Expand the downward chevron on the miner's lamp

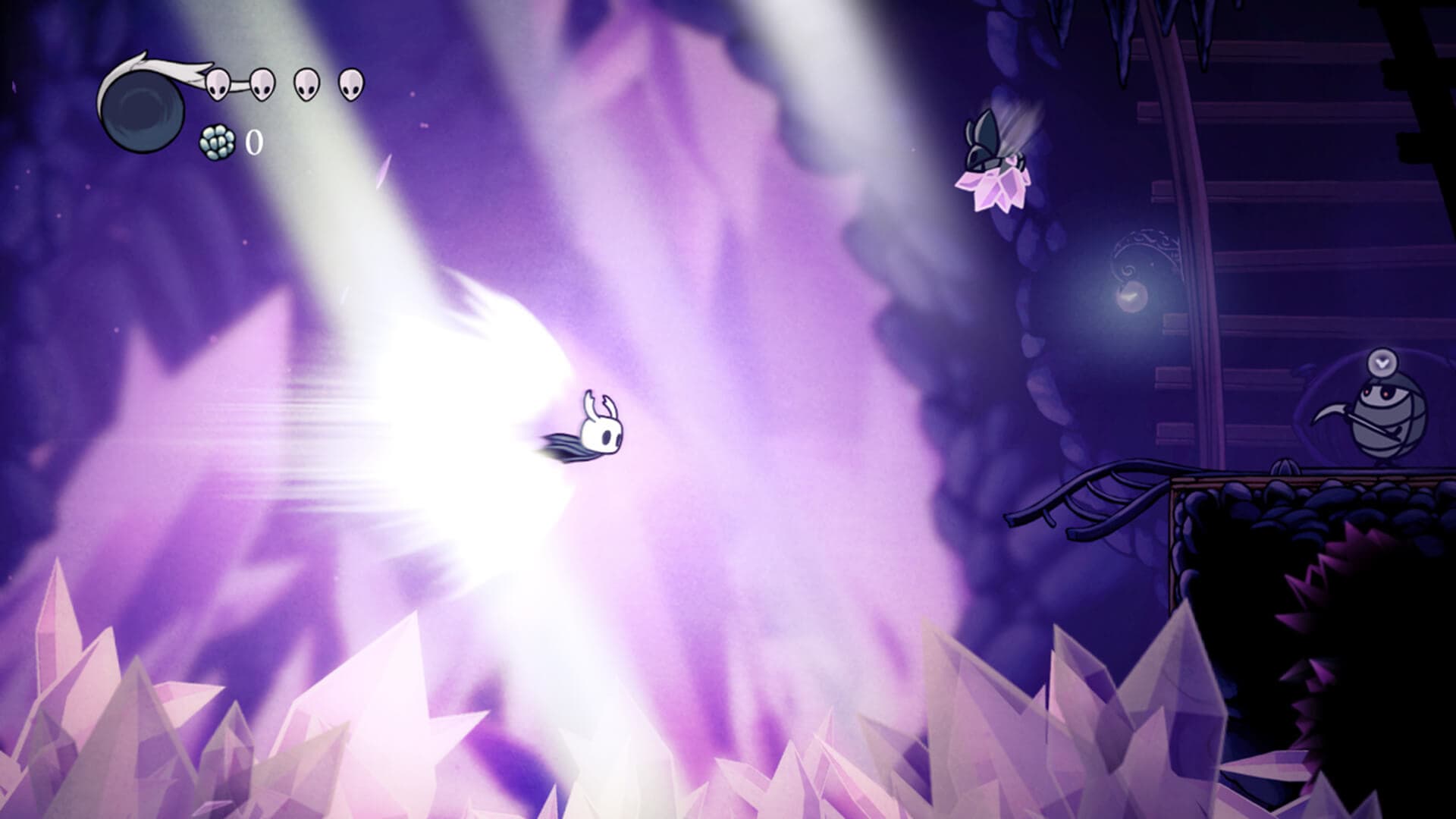pos(1382,362)
